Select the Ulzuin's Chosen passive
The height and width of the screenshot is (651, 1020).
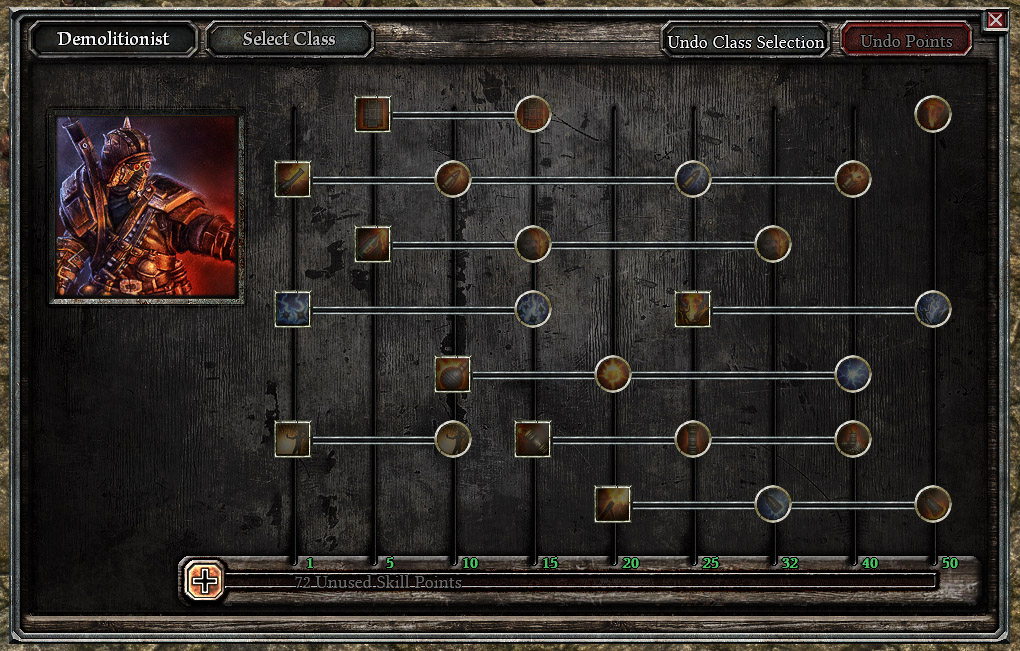pyautogui.click(x=933, y=114)
